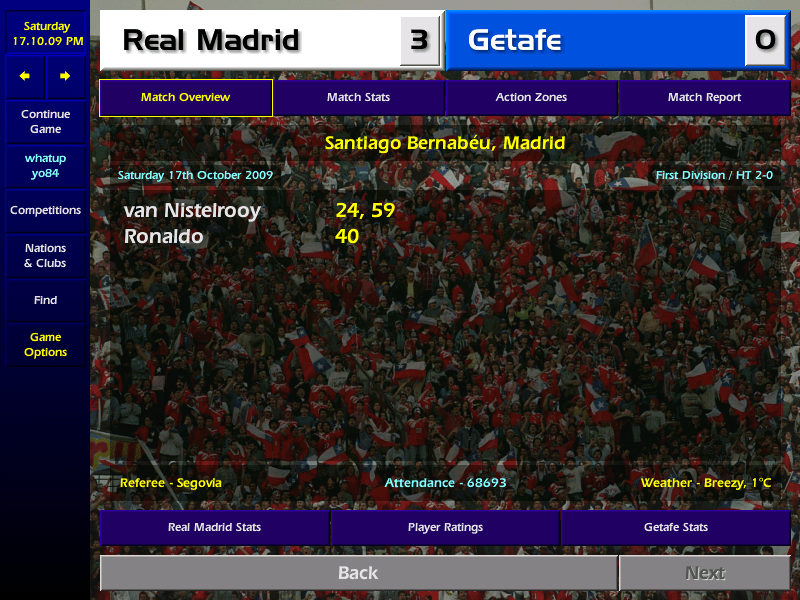Open the whatup yo84 manager menu
Viewport: 800px width, 600px height.
coord(45,166)
